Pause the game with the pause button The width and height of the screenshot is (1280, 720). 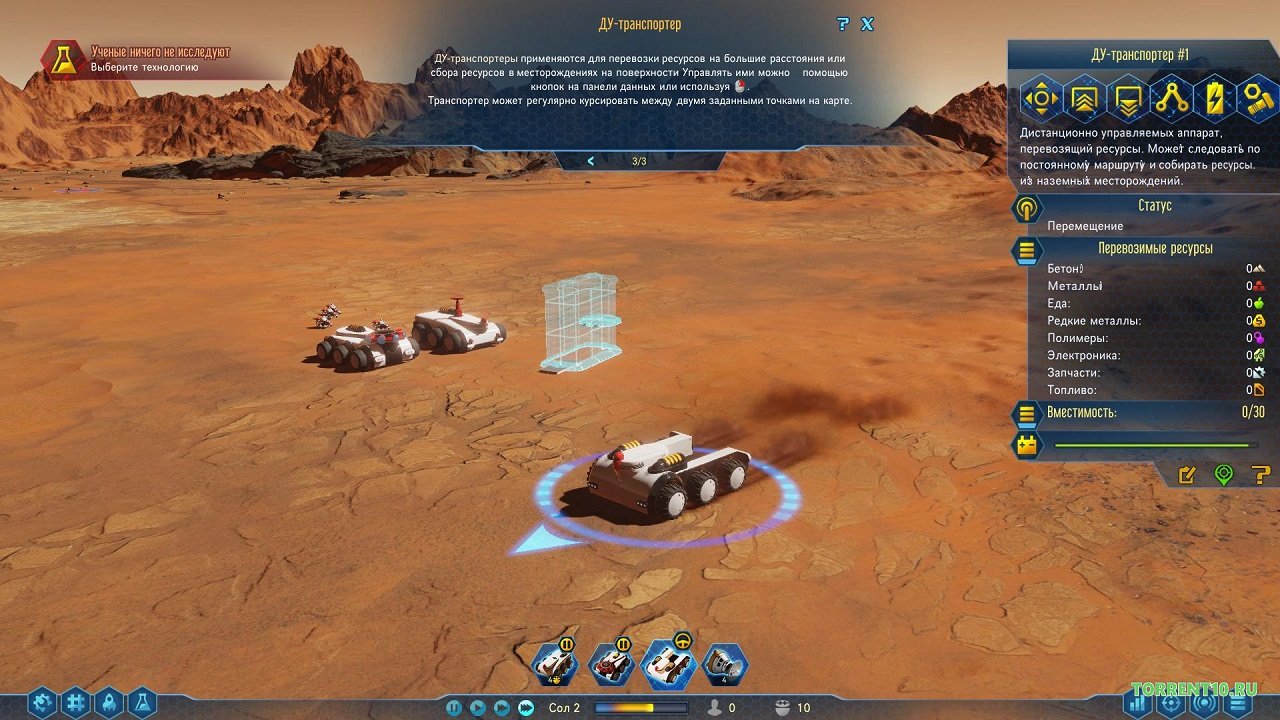(x=454, y=708)
